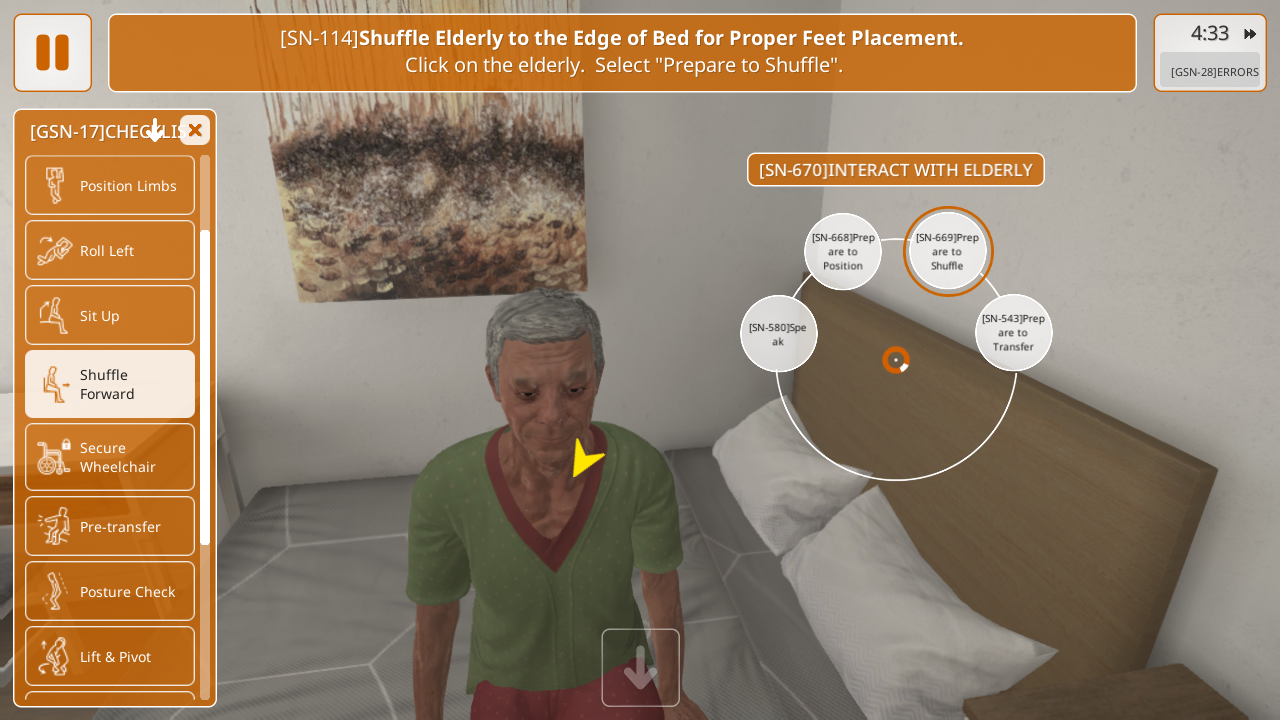This screenshot has height=720, width=1280.
Task: Choose the Prepare to Shuffle option
Action: click(x=947, y=251)
